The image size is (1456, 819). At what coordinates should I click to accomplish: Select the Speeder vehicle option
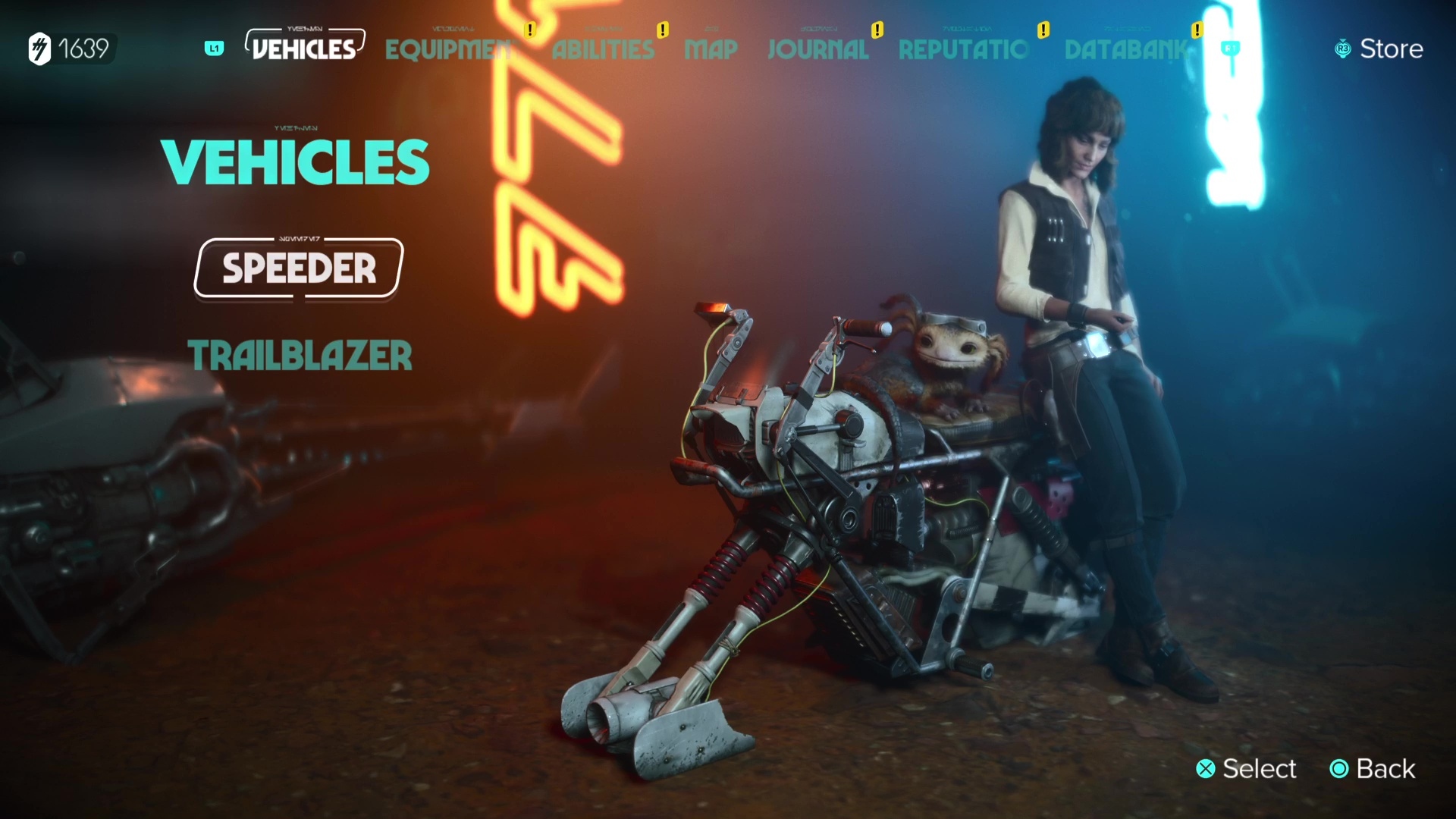(297, 269)
